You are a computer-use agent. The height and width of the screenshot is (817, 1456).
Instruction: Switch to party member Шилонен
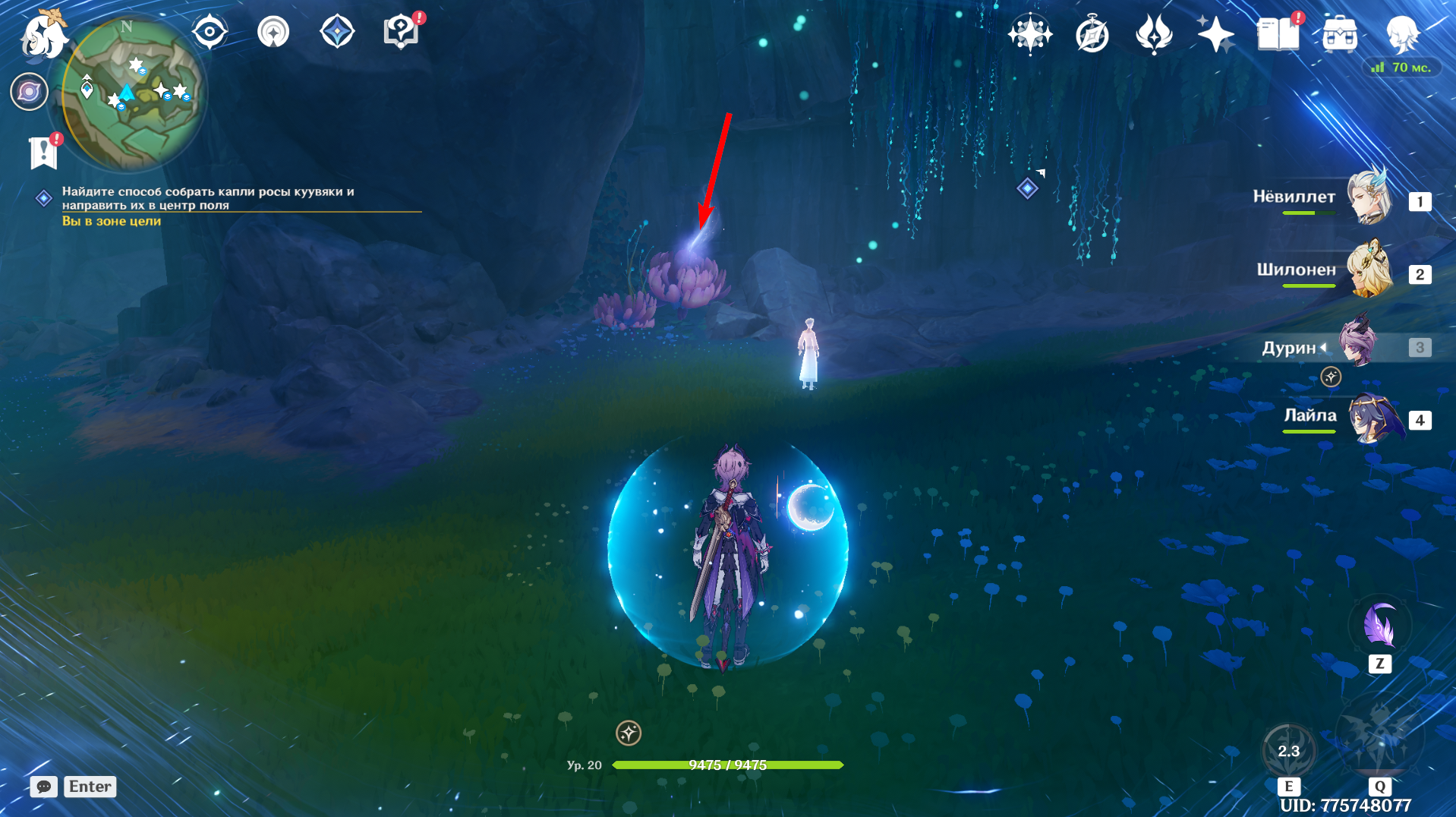pyautogui.click(x=1369, y=270)
